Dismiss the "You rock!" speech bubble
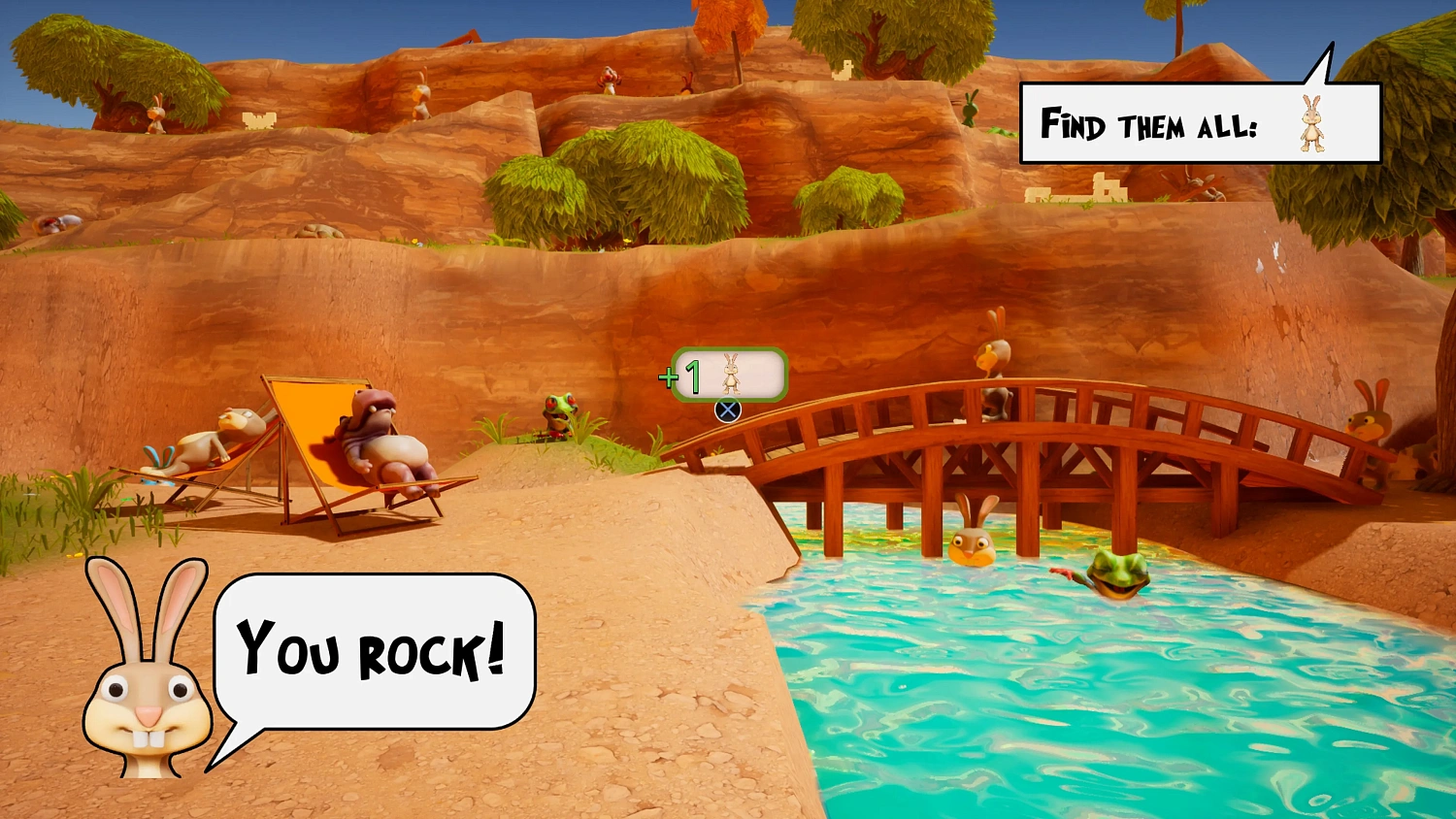The width and height of the screenshot is (1456, 819). pos(374,650)
